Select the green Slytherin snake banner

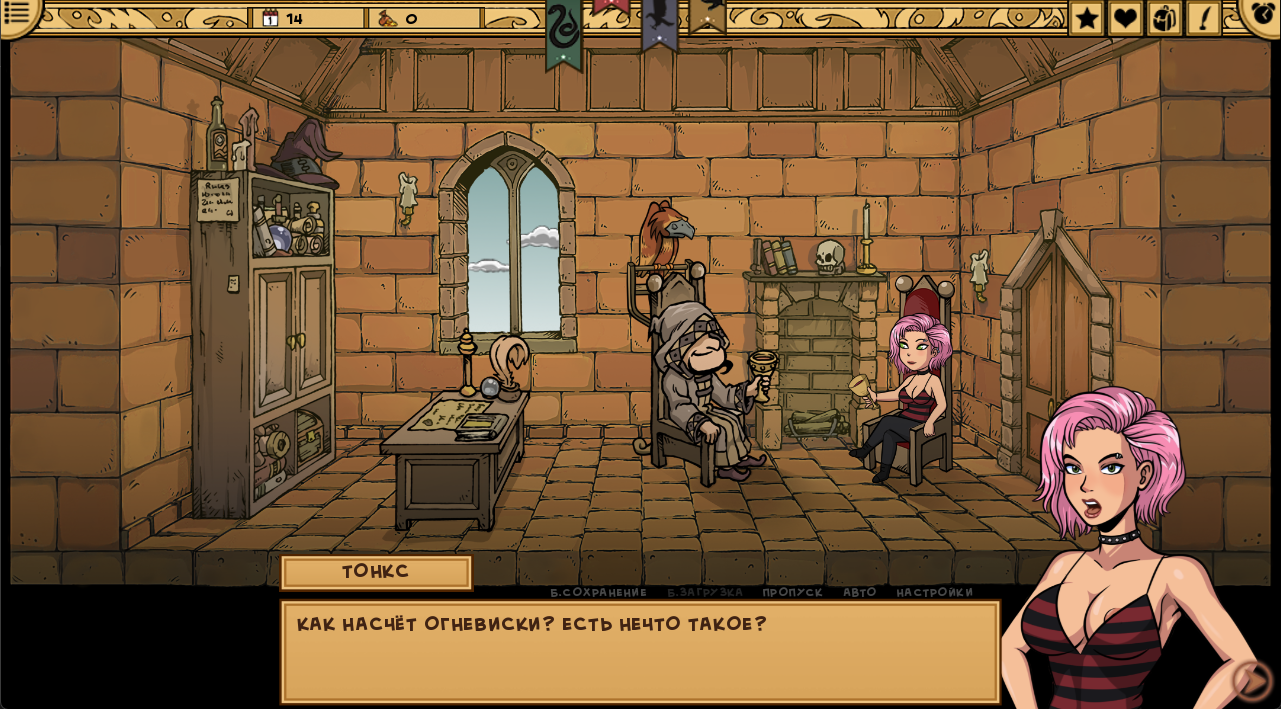(564, 30)
